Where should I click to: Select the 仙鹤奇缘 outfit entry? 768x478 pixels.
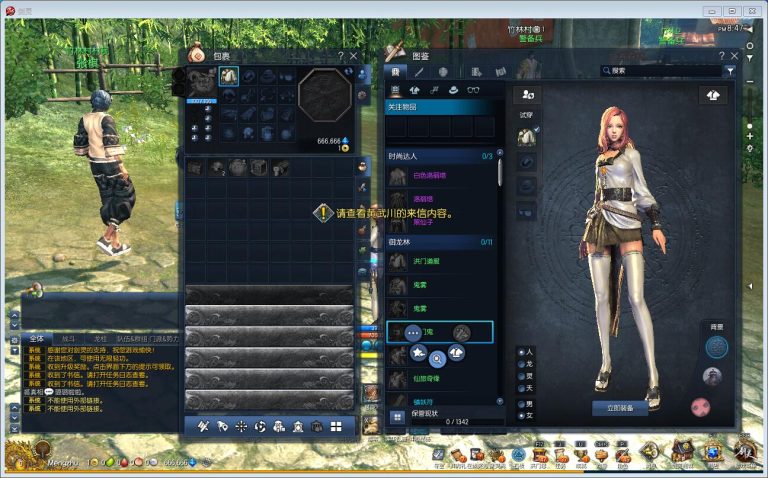427,379
